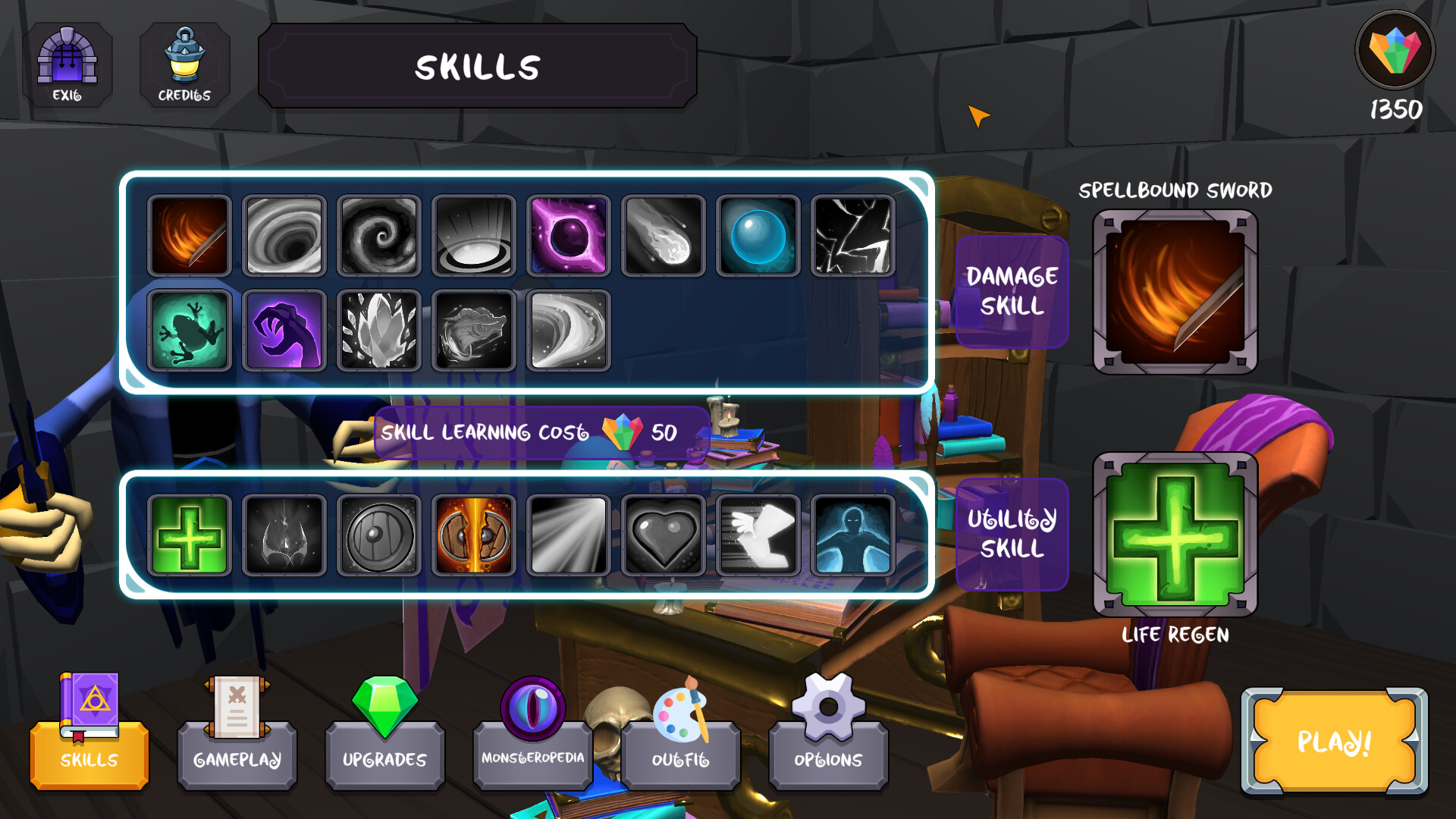Open the Gameplay menu
The image size is (1456, 819).
(237, 755)
